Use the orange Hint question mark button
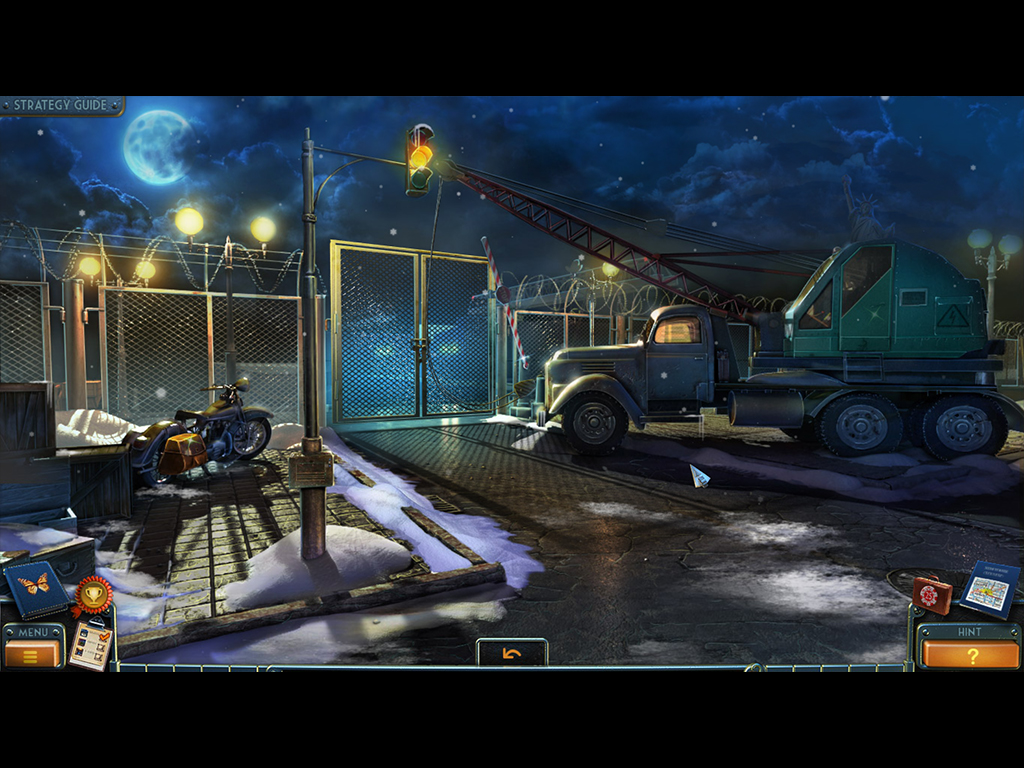This screenshot has width=1024, height=768. 970,655
